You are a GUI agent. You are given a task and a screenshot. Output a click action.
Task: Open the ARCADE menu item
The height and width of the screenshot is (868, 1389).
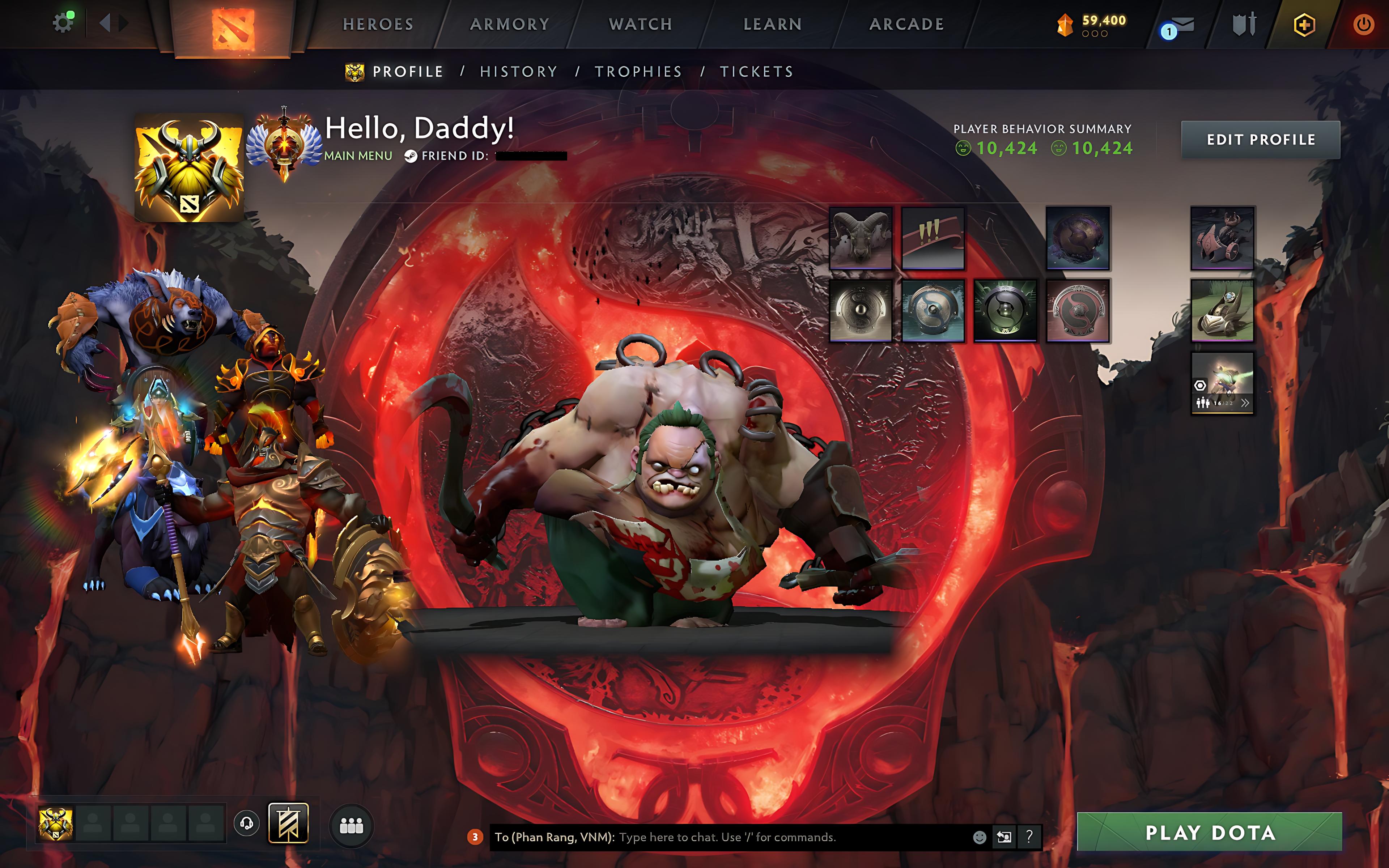(906, 24)
